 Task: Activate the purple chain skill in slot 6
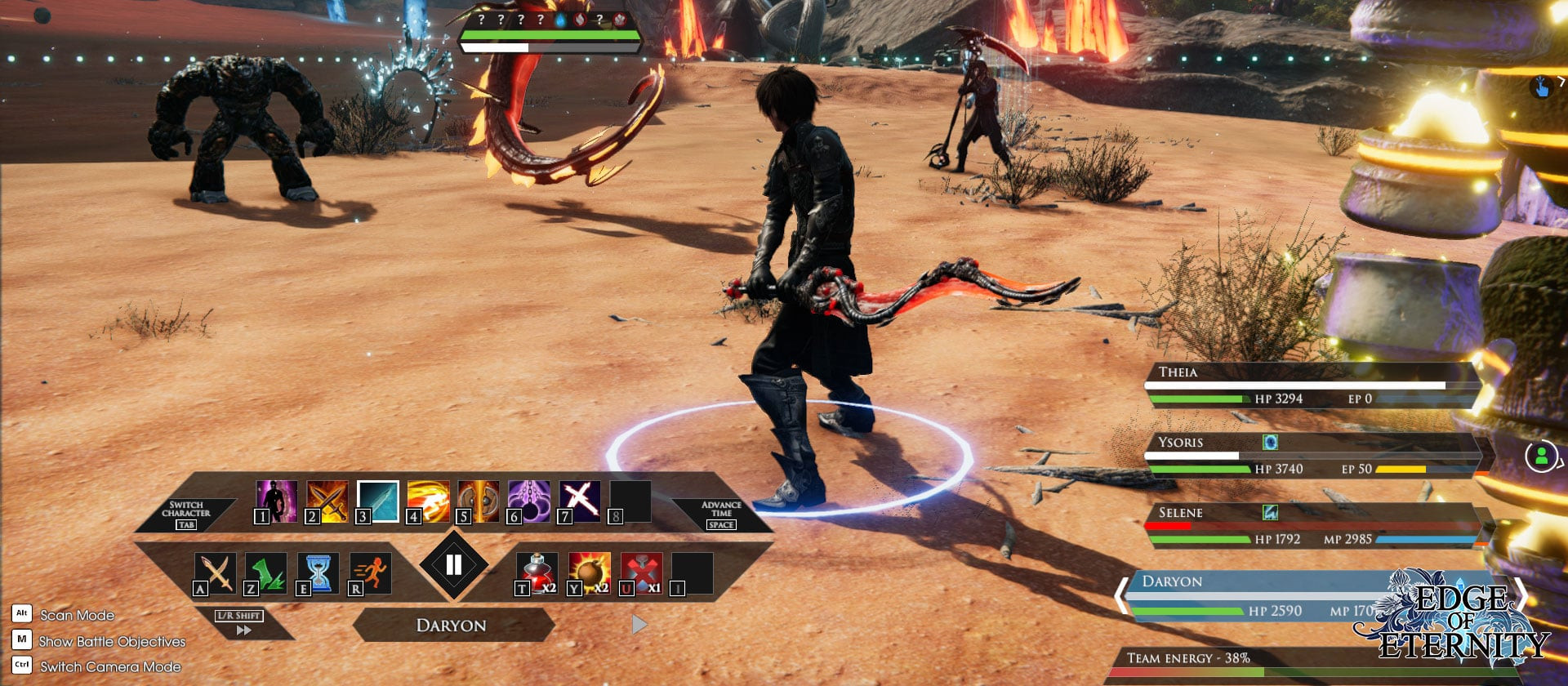pyautogui.click(x=529, y=501)
